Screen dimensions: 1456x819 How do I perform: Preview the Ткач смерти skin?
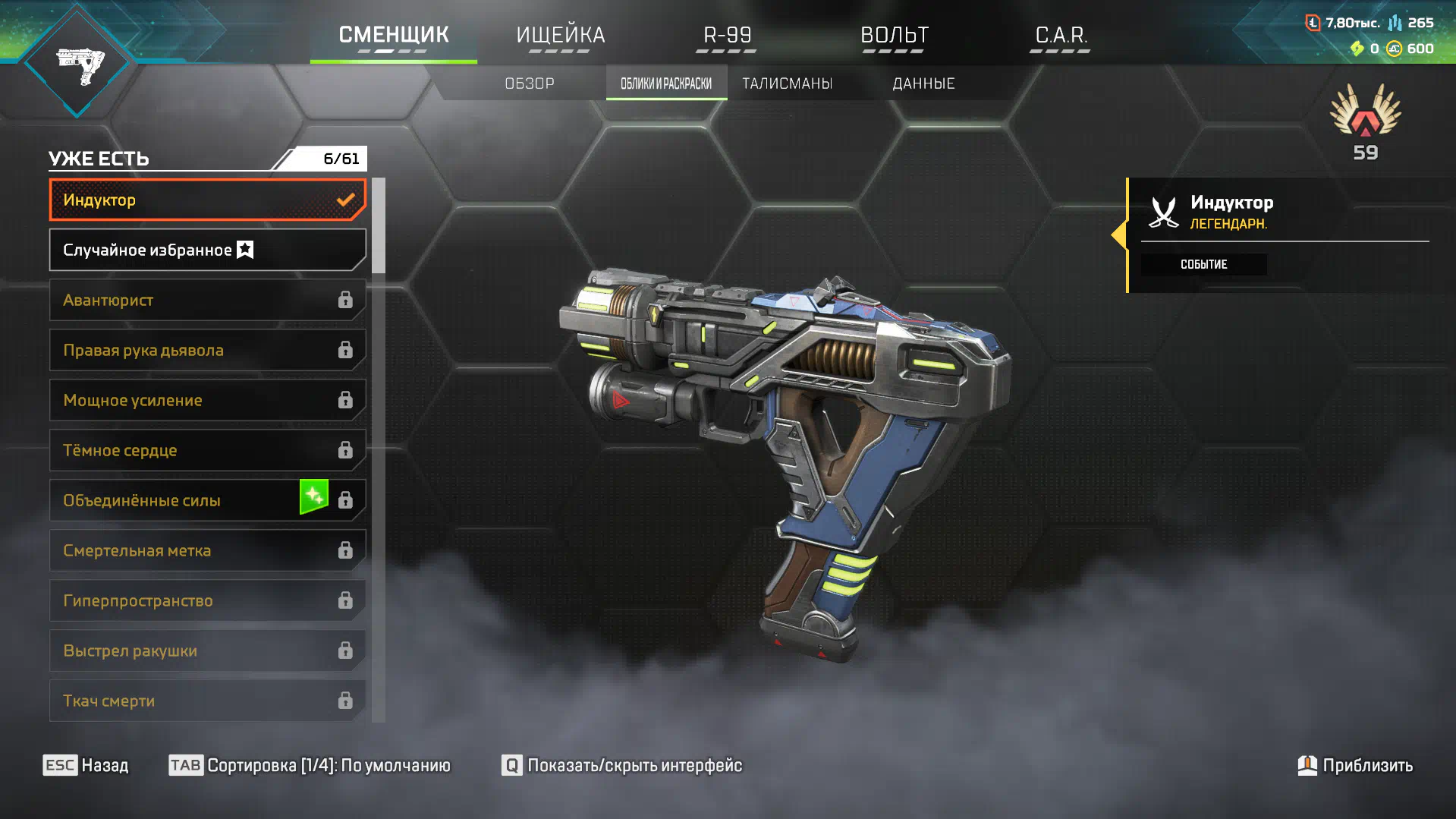(x=207, y=701)
